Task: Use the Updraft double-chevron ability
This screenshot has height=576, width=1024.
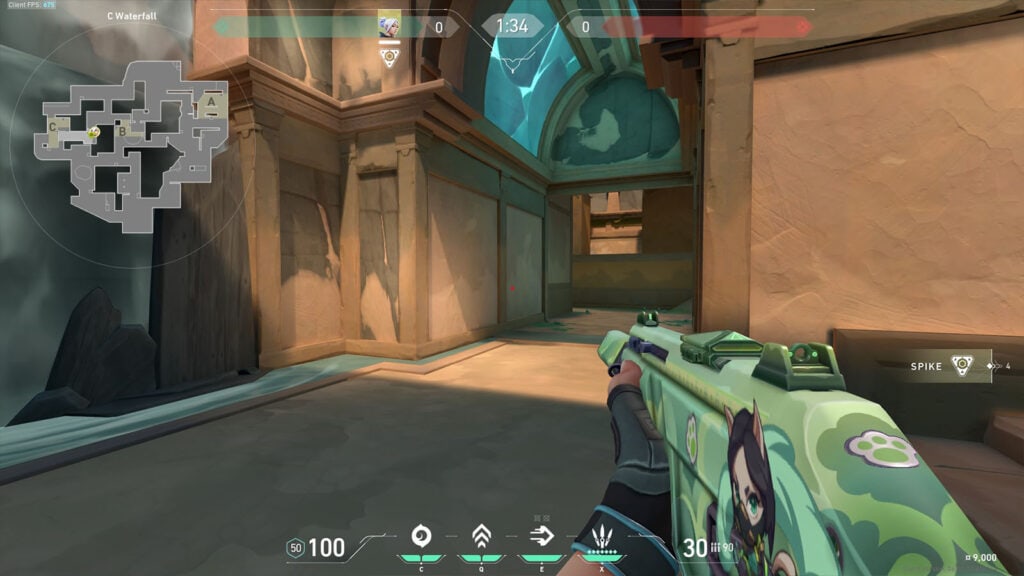Action: [481, 537]
